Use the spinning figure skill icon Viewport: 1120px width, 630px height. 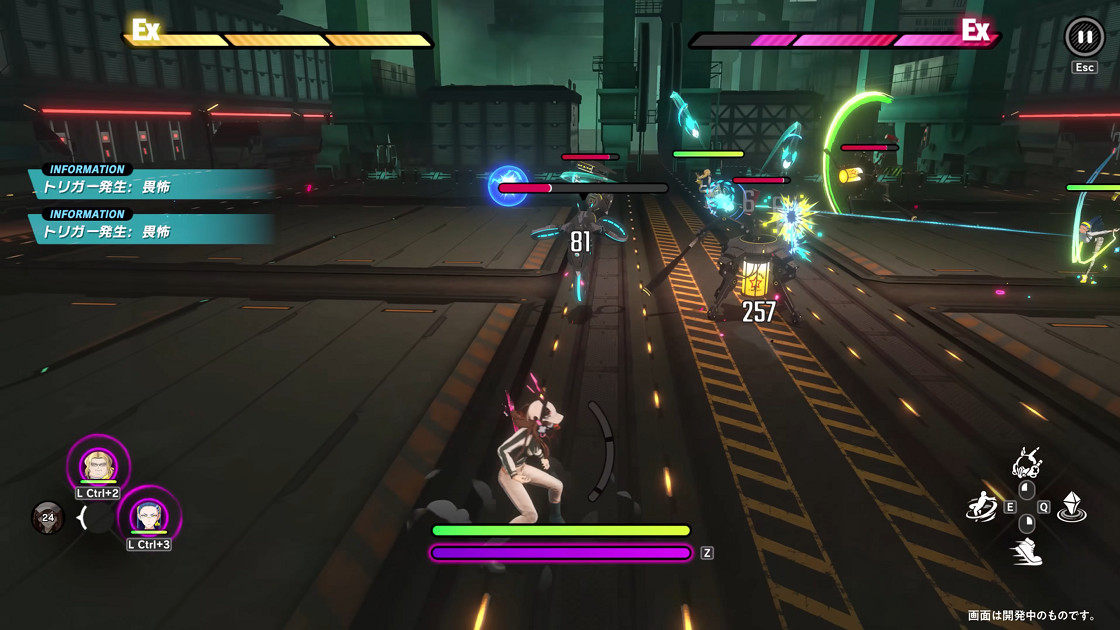point(981,506)
